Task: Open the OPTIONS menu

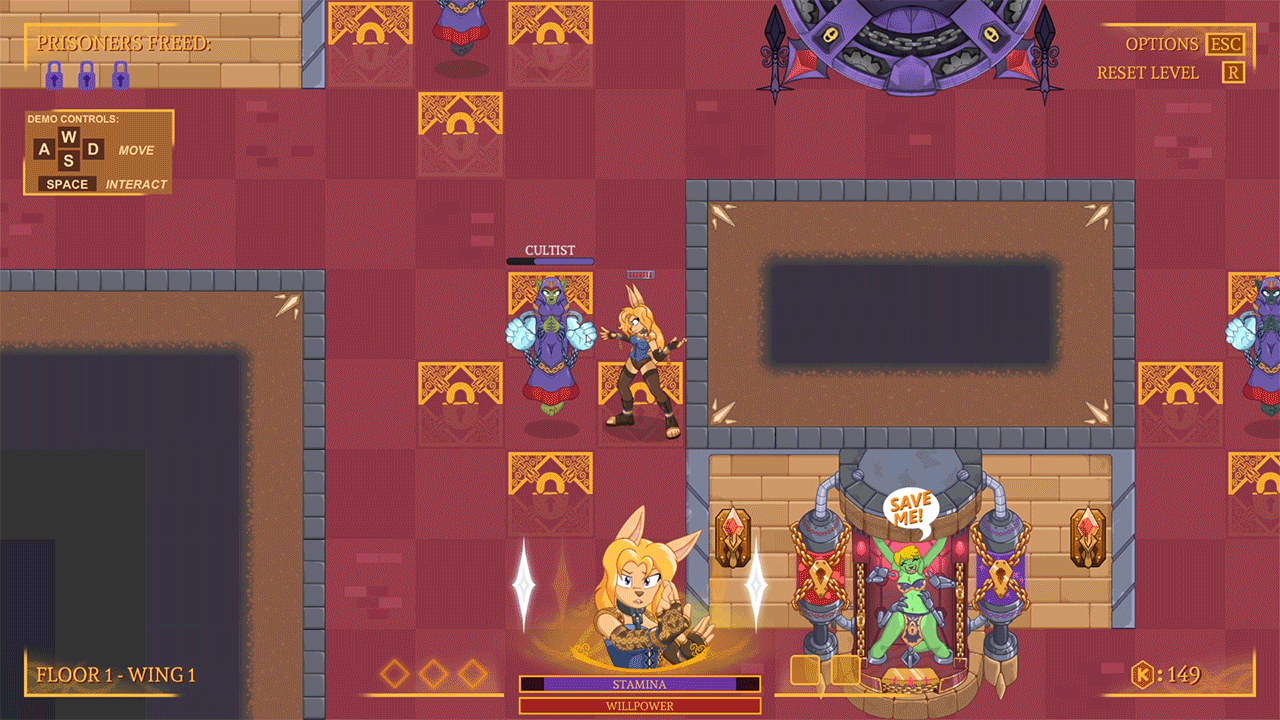Action: coord(1163,44)
